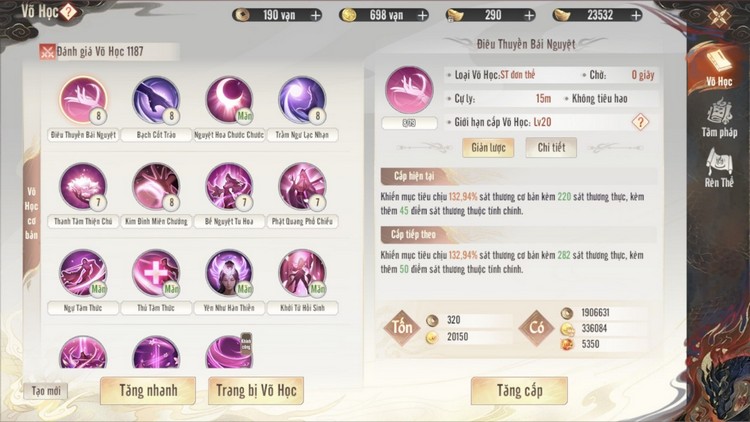The width and height of the screenshot is (750, 422).
Task: Choose the Bế Nguyệt Tu Hoa skill
Action: (x=229, y=186)
